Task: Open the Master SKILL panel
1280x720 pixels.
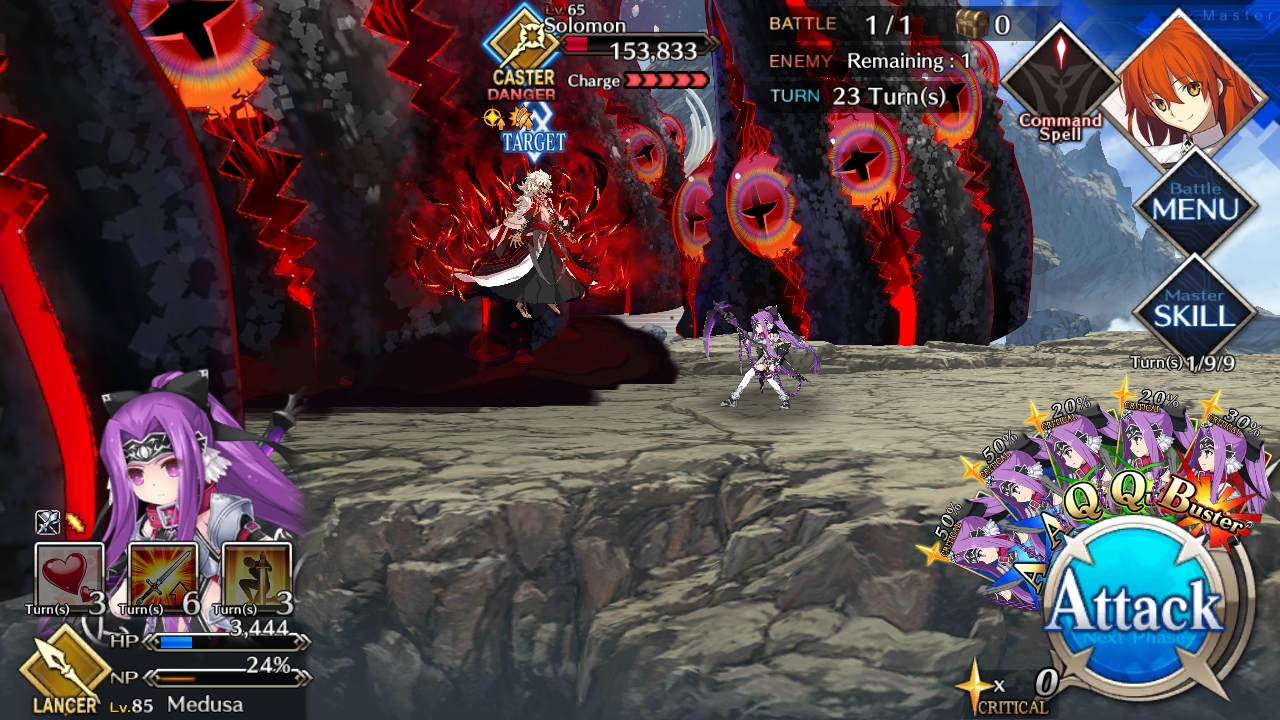Action: click(x=1194, y=309)
